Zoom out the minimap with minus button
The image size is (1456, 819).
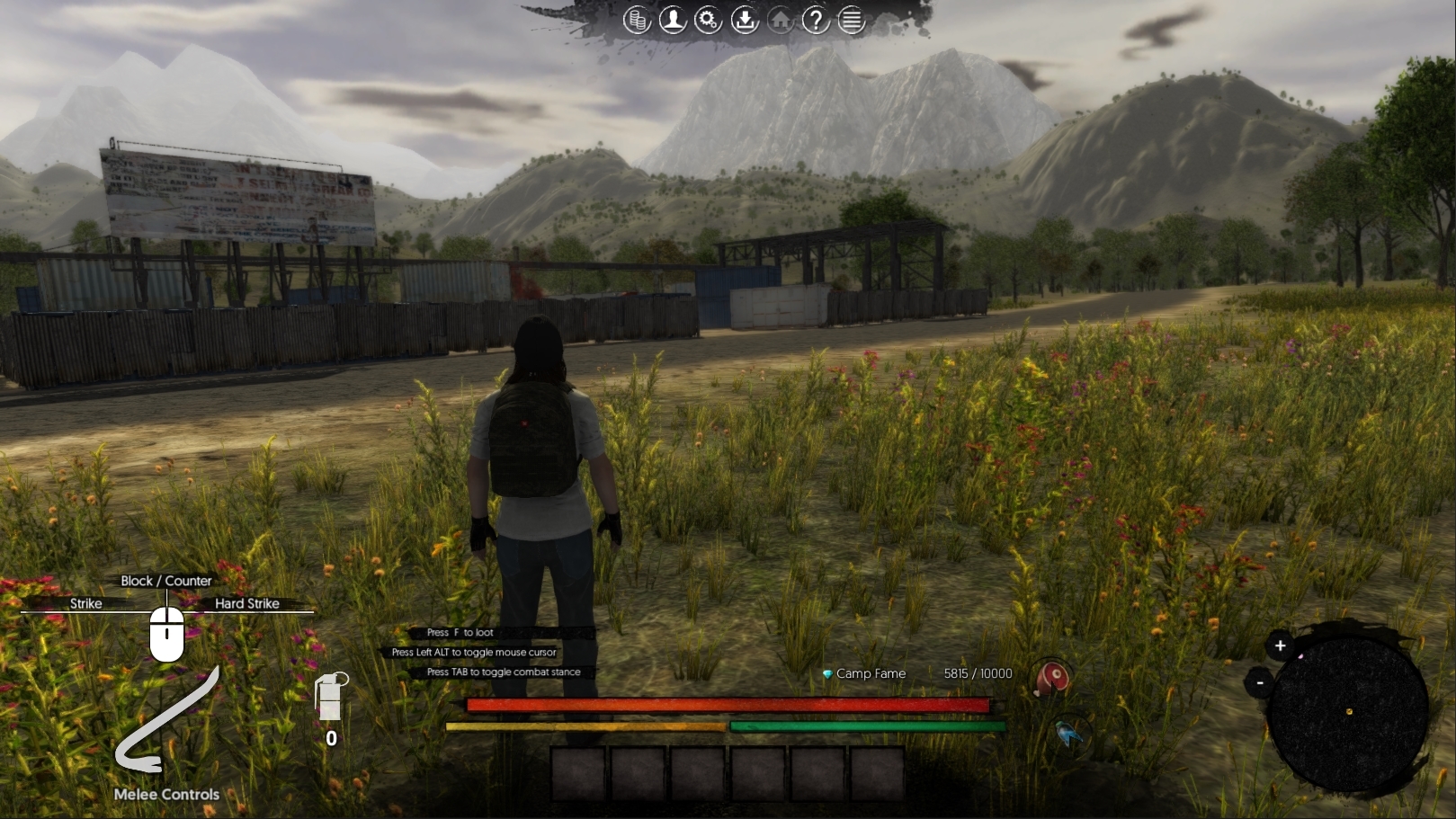point(1260,683)
